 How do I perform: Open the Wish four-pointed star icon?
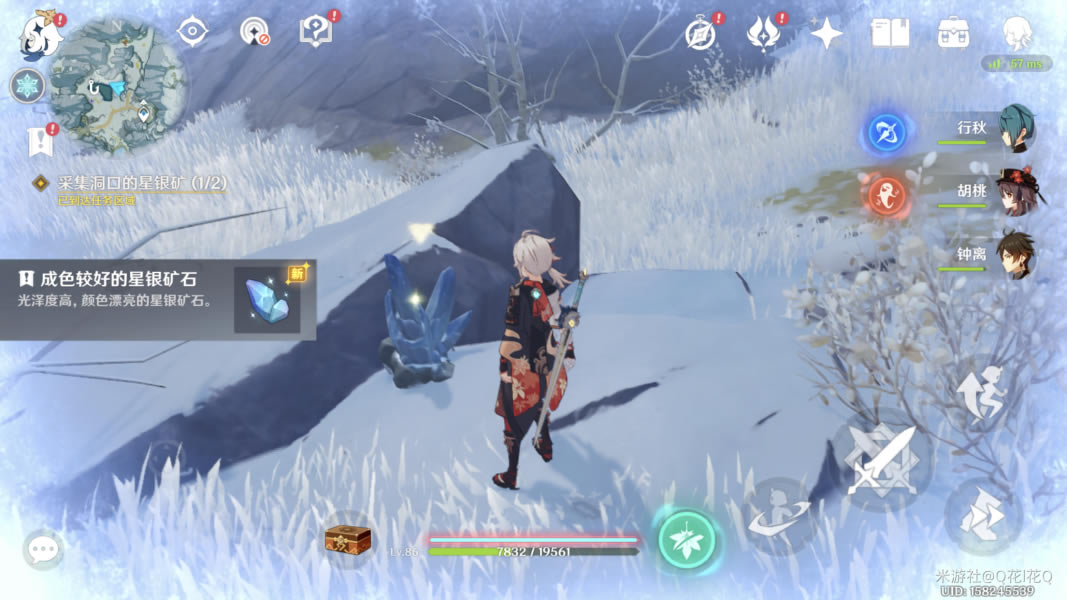pos(826,34)
